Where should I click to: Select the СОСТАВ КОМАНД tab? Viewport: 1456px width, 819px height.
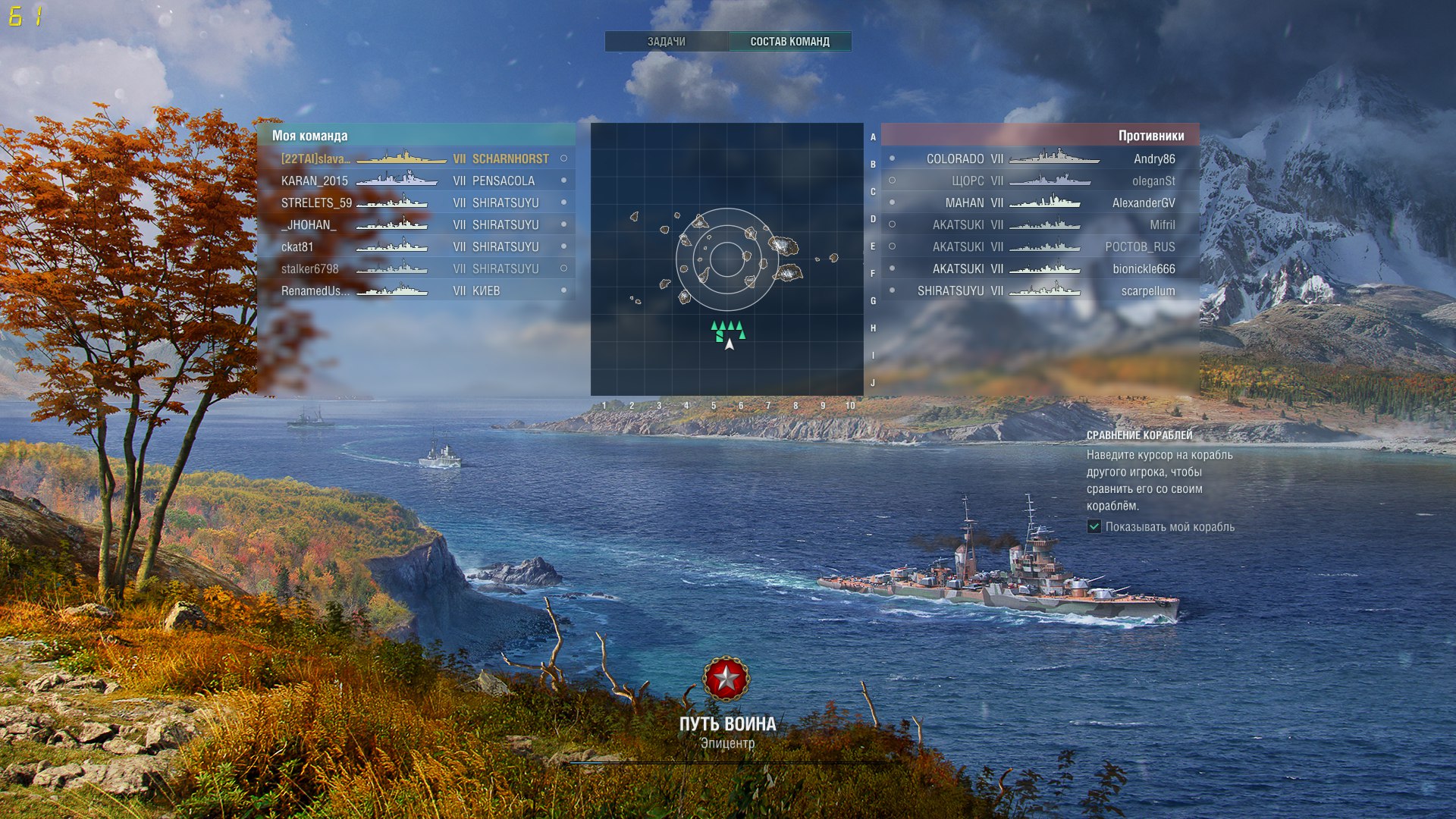pyautogui.click(x=789, y=42)
